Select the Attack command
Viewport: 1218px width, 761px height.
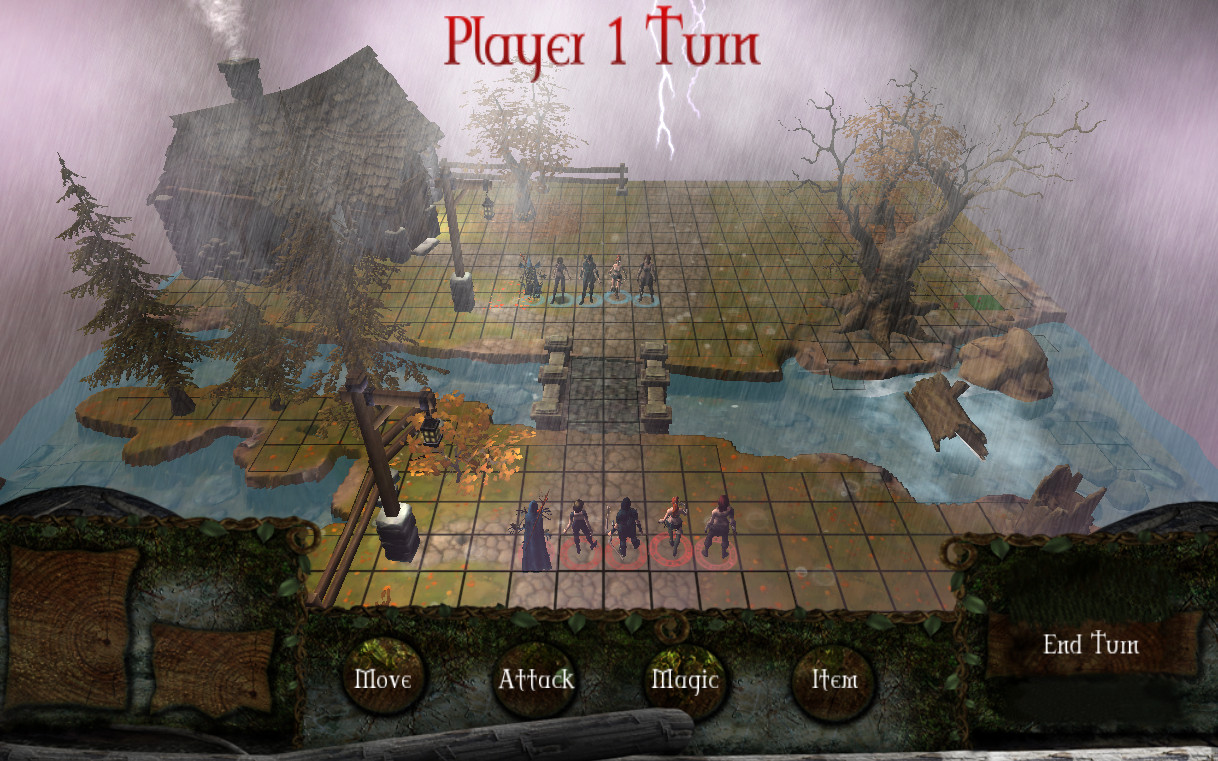click(536, 680)
